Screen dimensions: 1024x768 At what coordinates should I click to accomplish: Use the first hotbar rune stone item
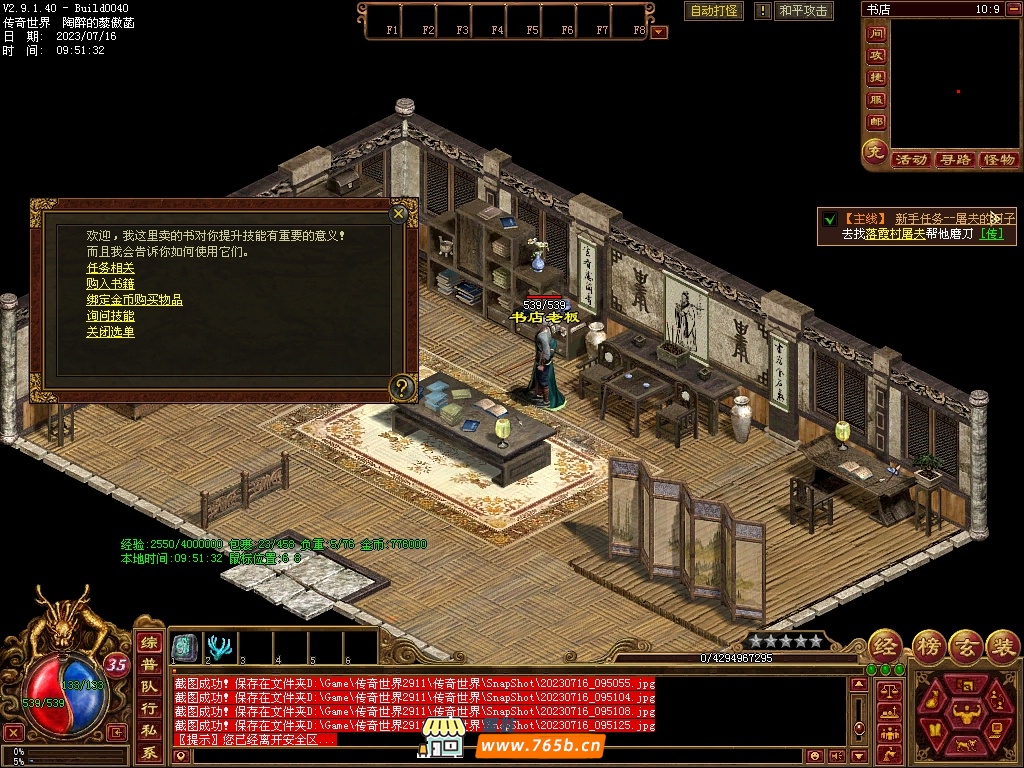(184, 647)
